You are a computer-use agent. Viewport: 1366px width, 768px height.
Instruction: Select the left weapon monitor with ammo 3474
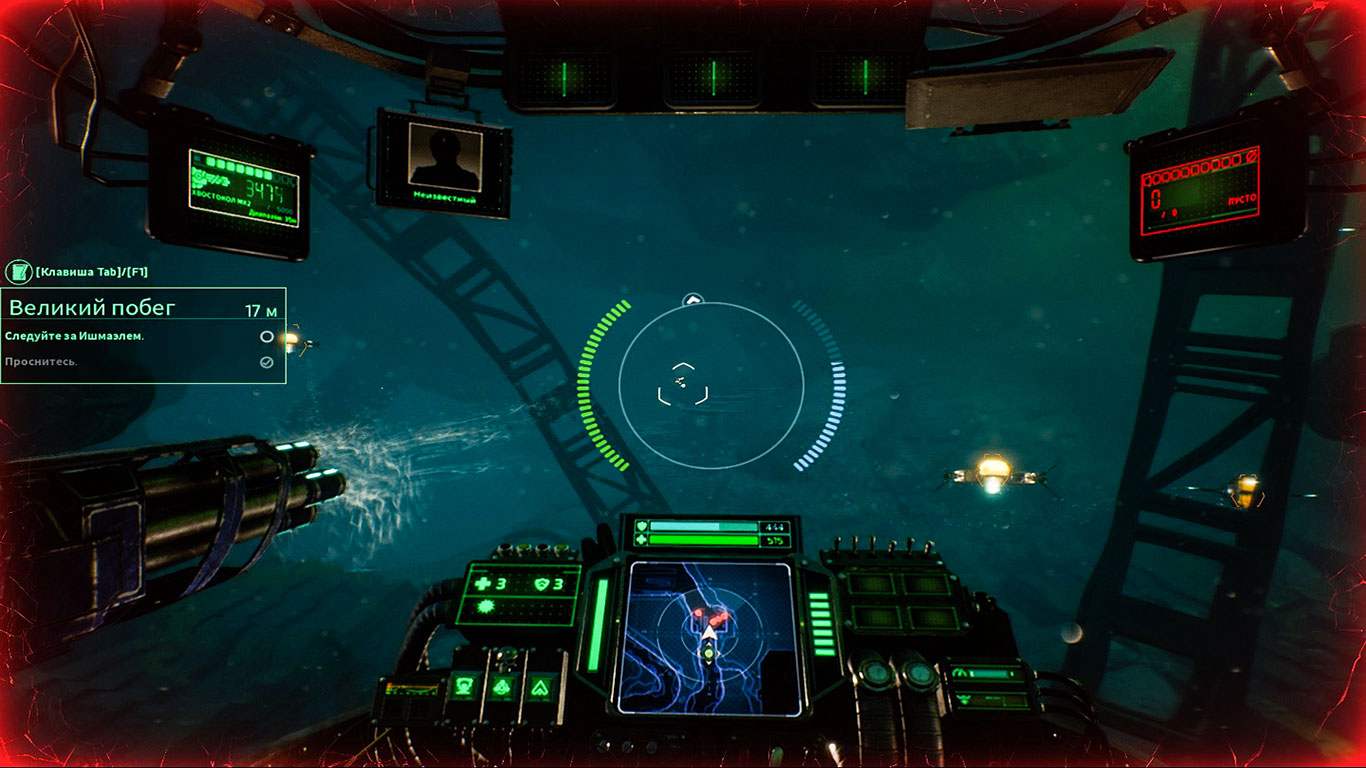point(244,188)
